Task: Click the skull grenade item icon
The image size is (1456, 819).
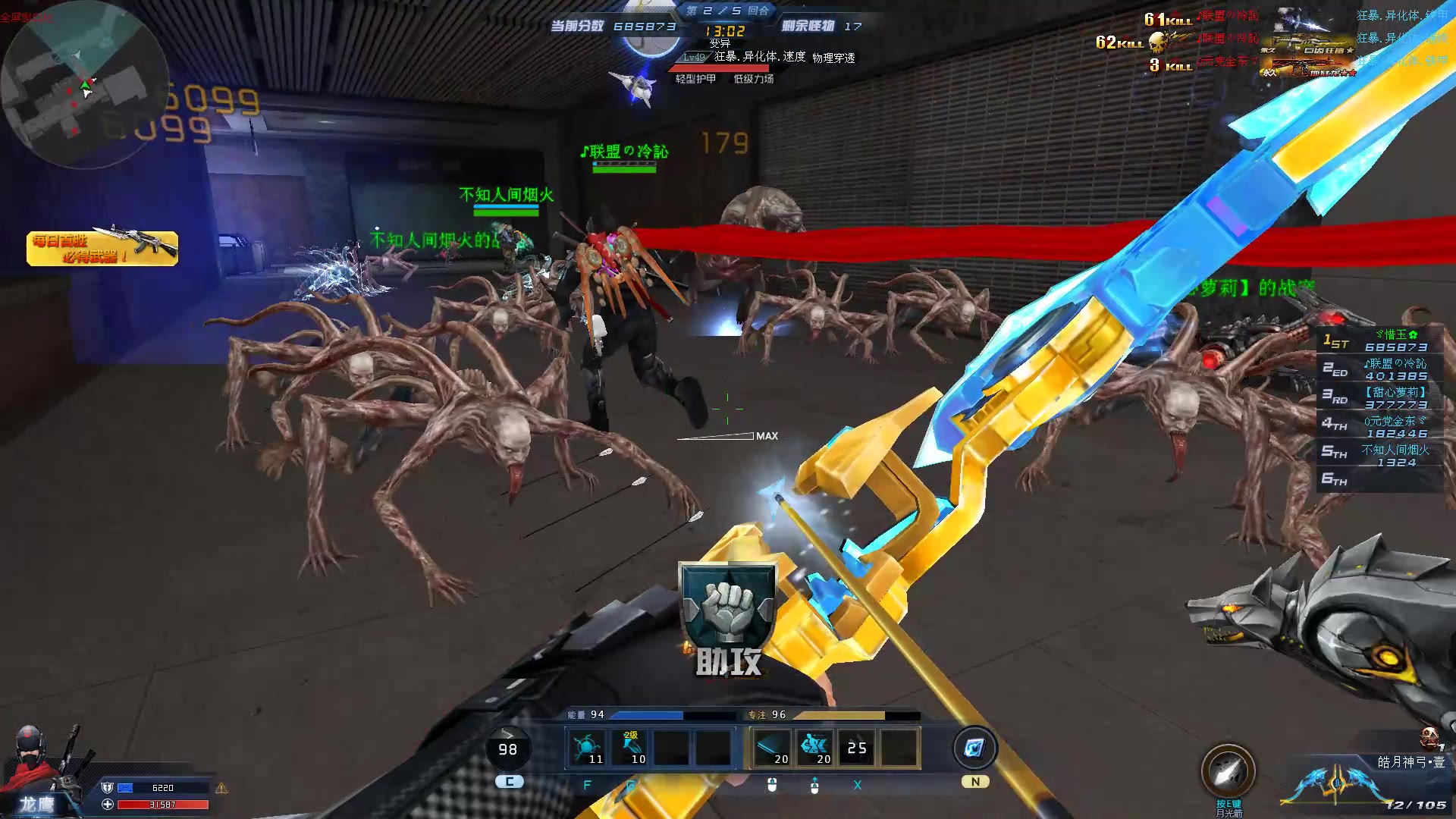Action: (1429, 736)
